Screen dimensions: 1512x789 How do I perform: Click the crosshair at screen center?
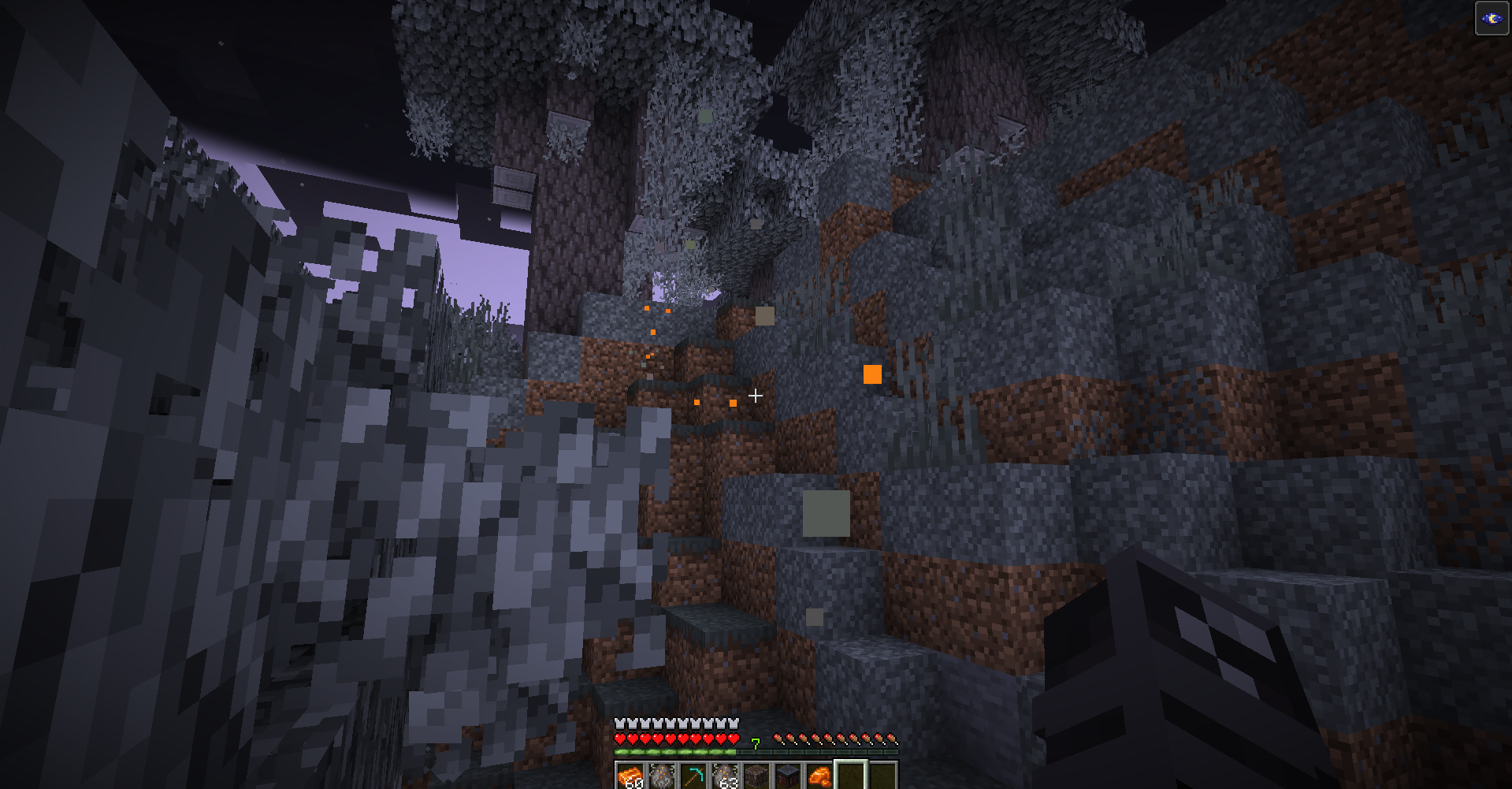[754, 395]
